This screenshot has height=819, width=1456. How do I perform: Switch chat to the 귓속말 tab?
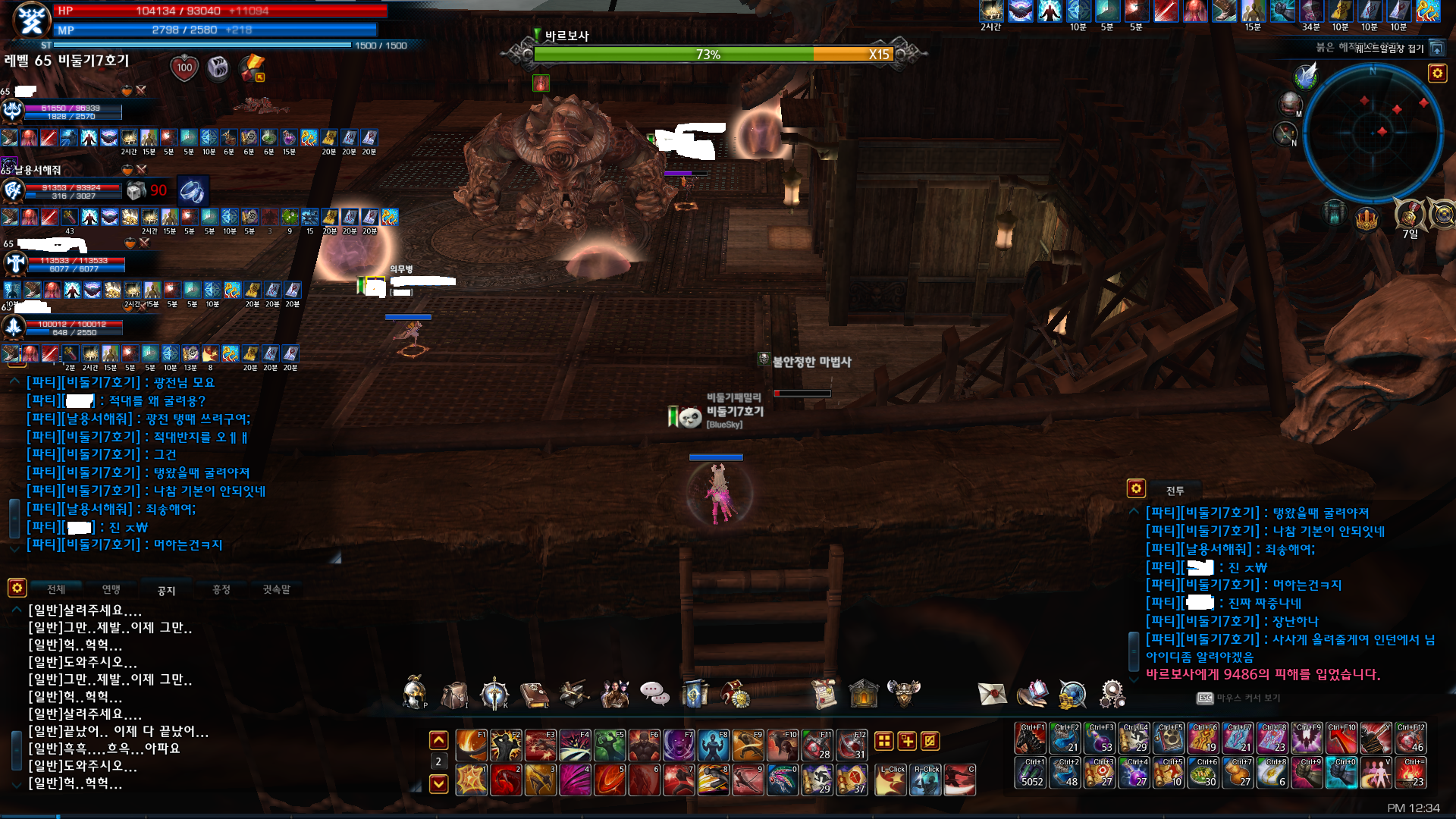coord(276,589)
